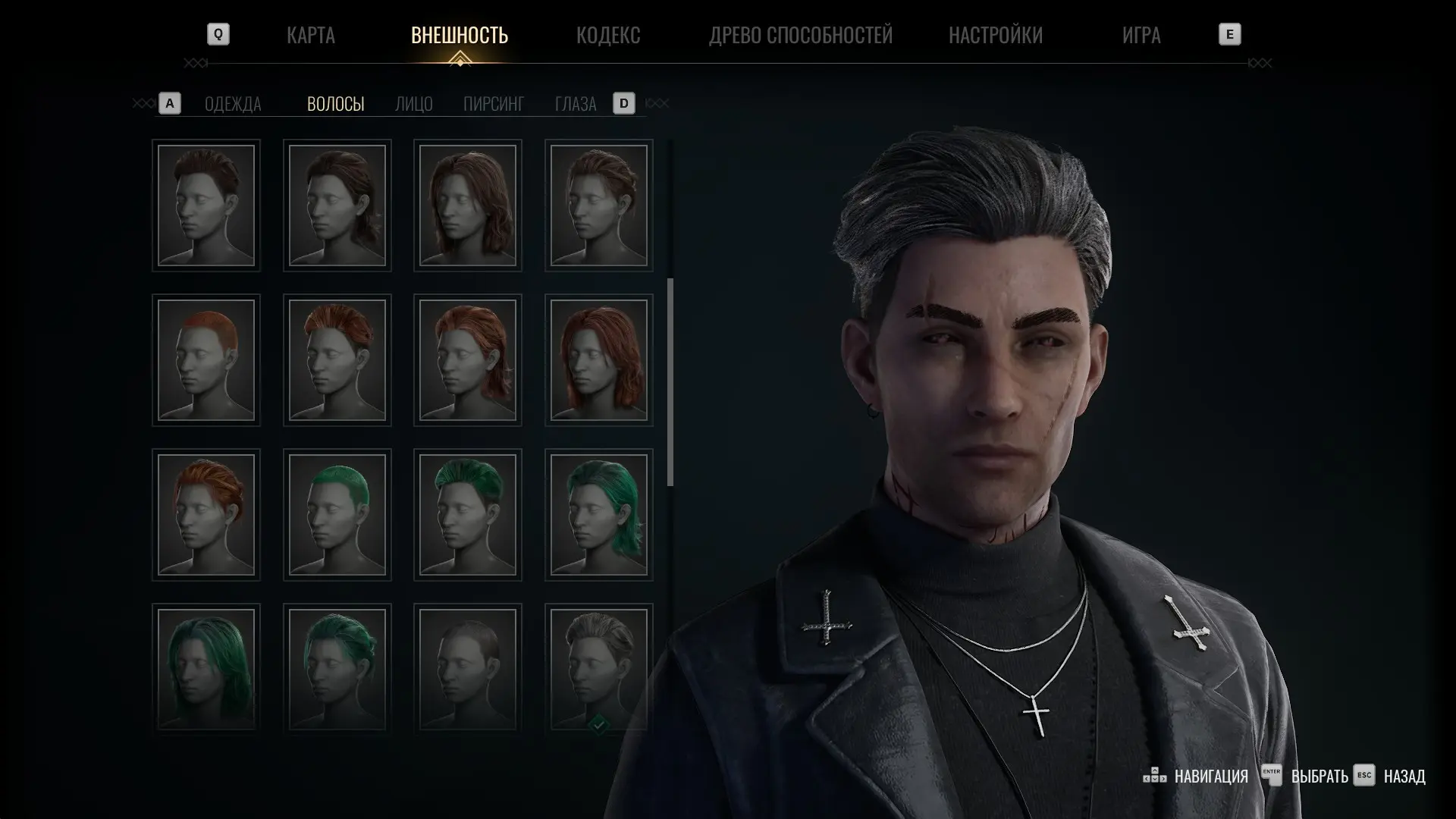Open the Карта tab
This screenshot has height=819, width=1456.
click(x=310, y=35)
